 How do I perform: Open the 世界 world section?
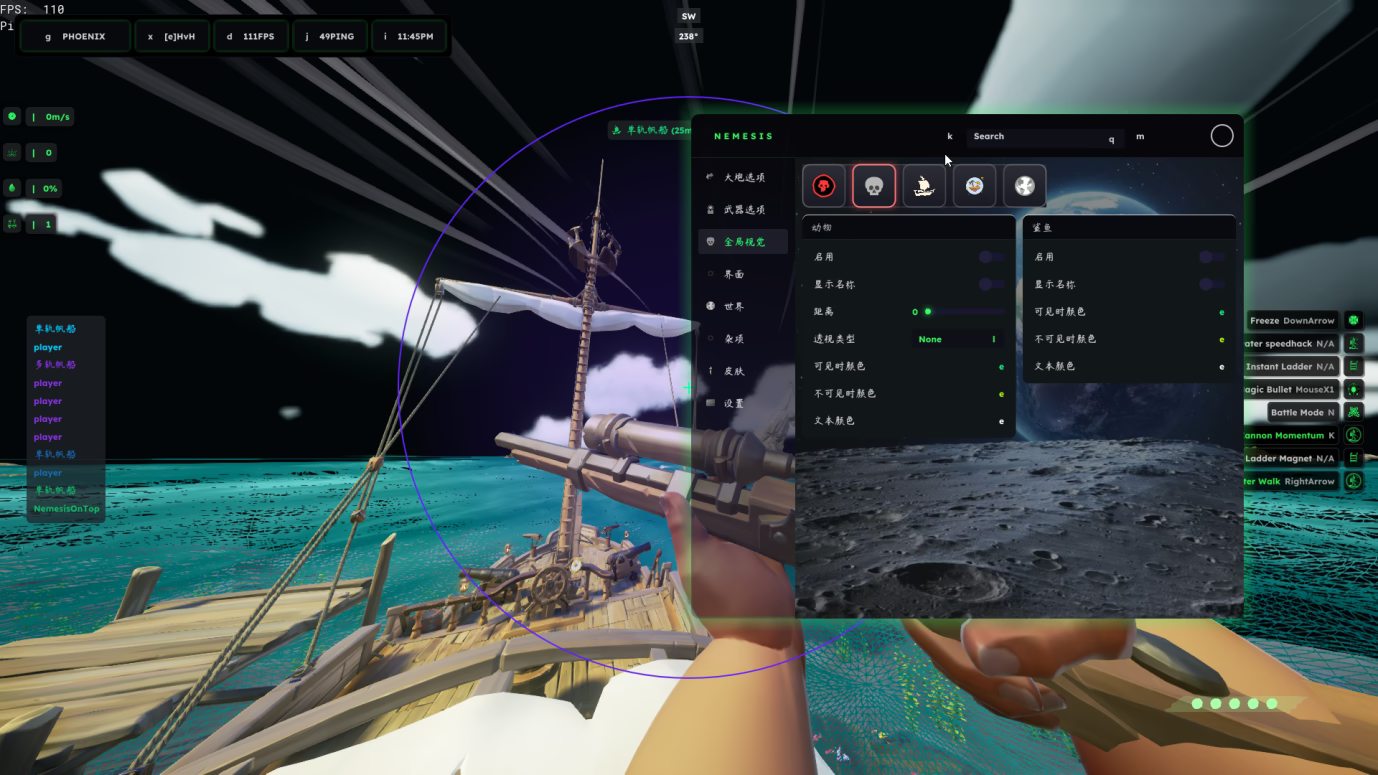(733, 306)
